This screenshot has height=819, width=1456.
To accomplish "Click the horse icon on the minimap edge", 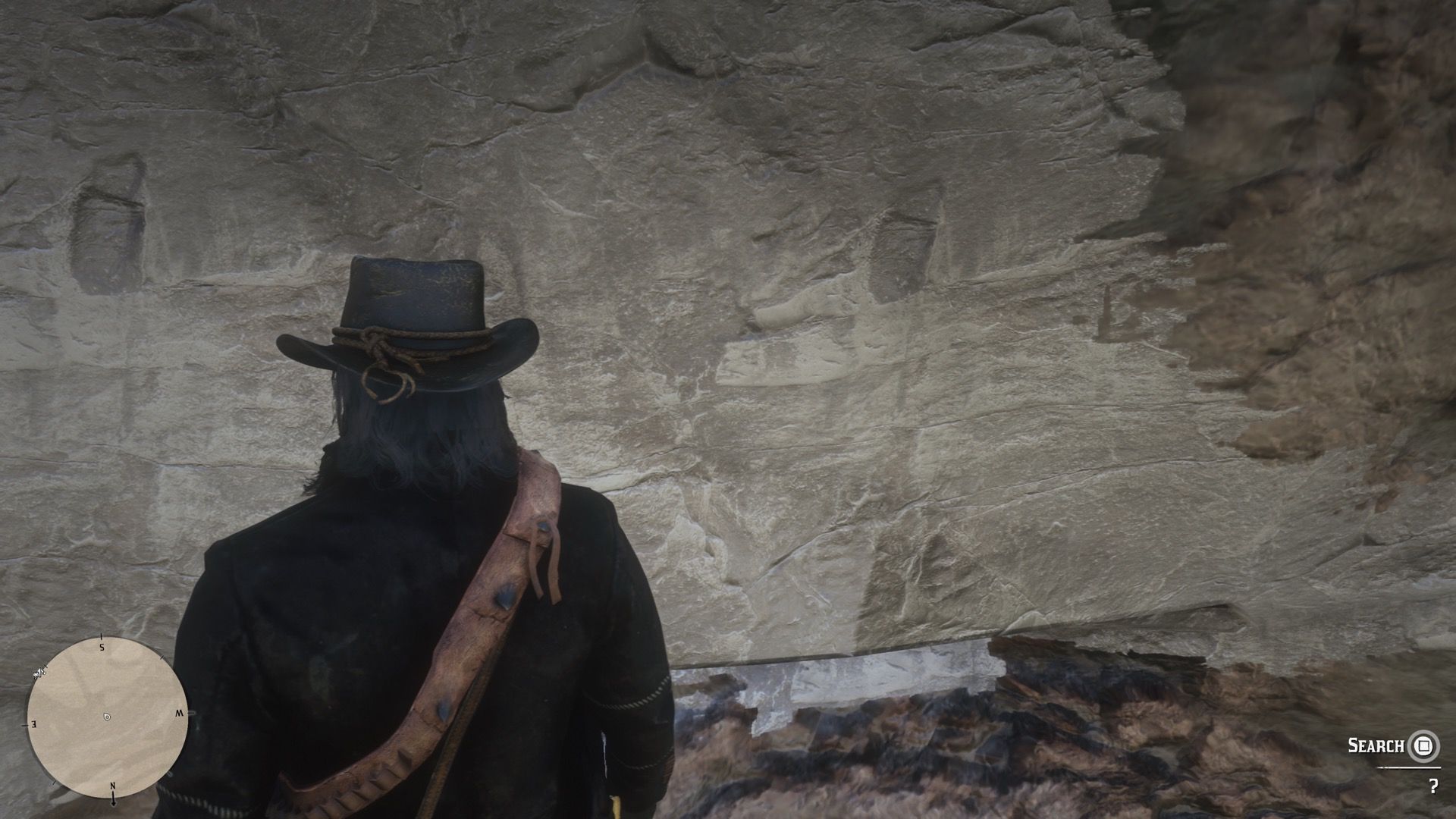I will pyautogui.click(x=39, y=673).
